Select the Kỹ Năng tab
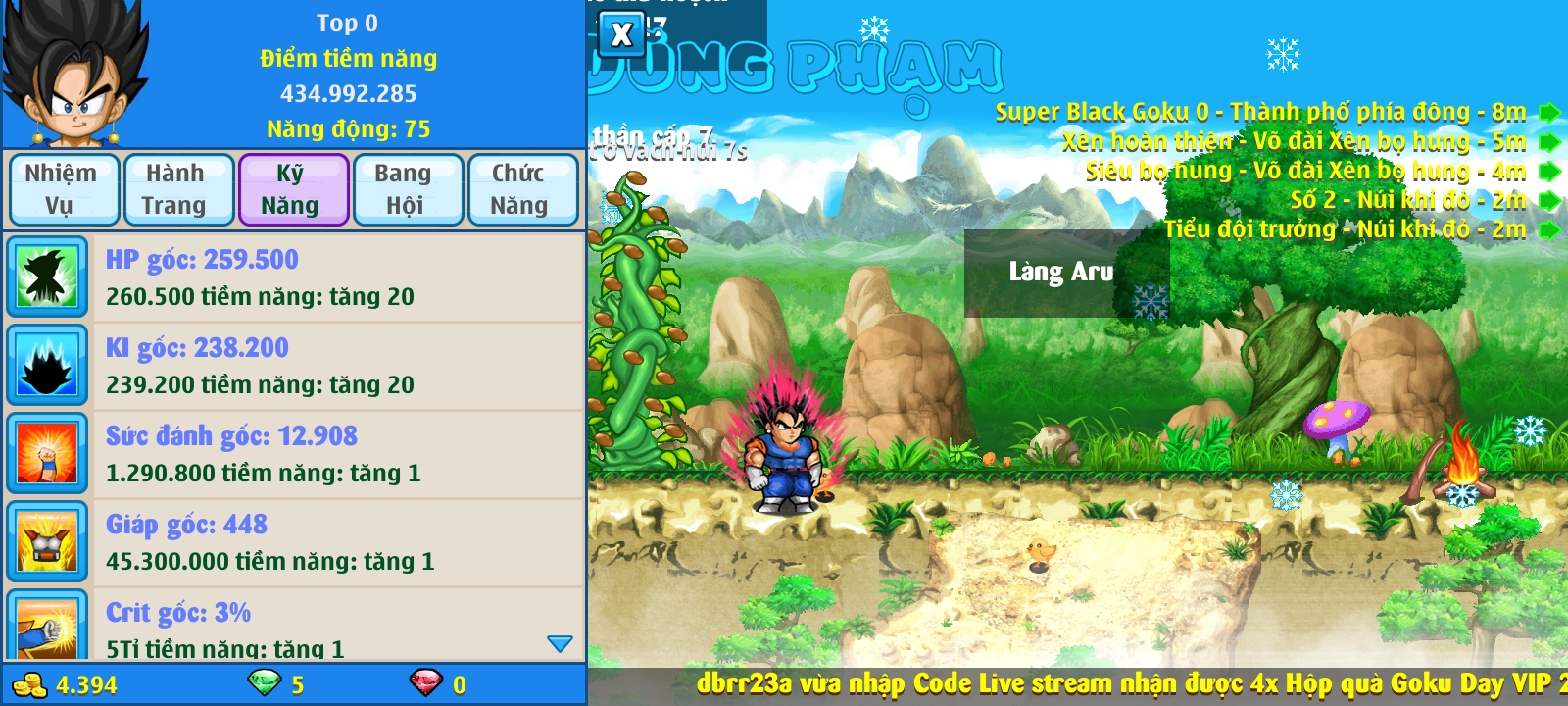 coord(292,189)
